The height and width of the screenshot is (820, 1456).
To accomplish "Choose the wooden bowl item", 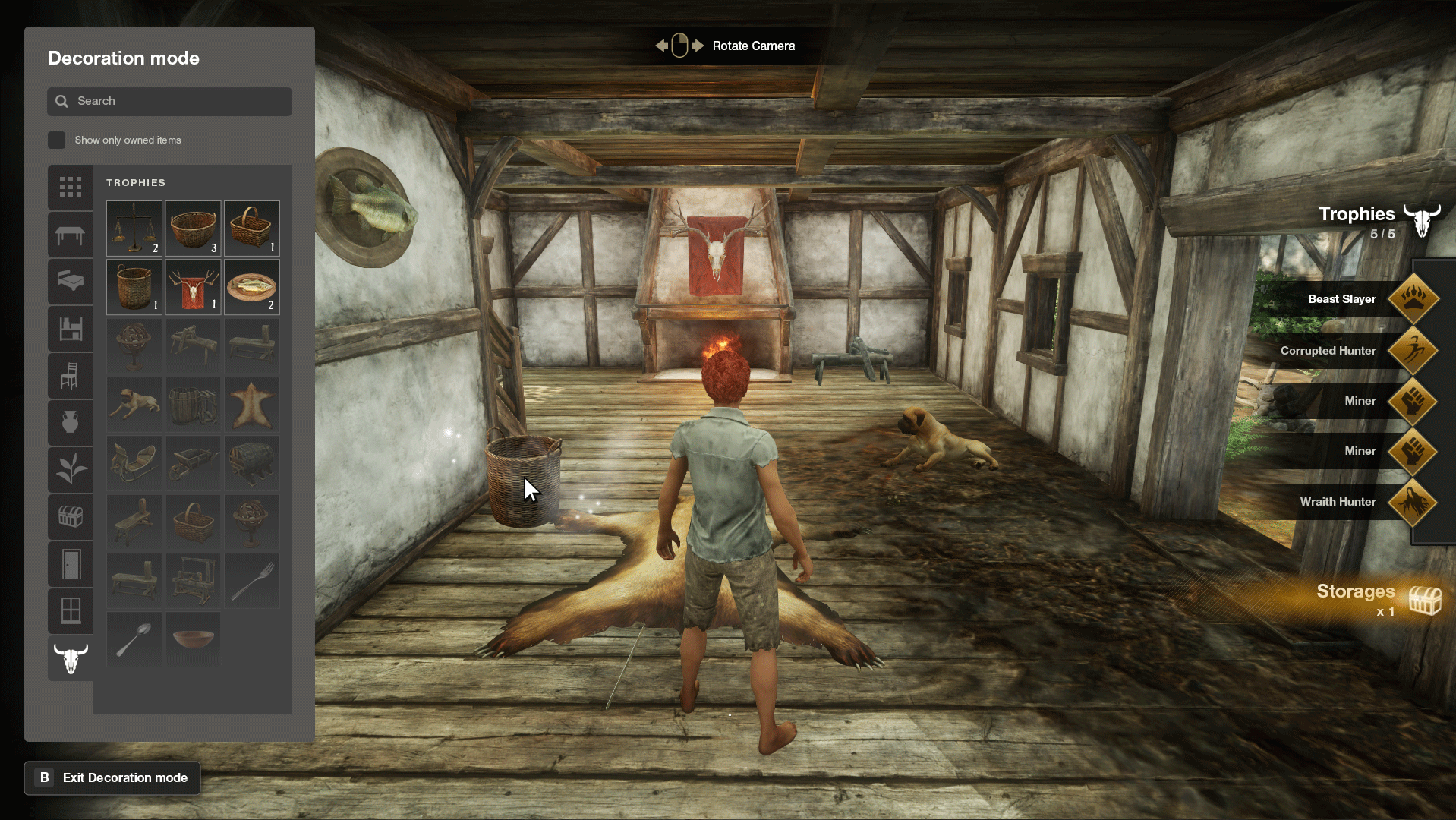I will tap(193, 639).
